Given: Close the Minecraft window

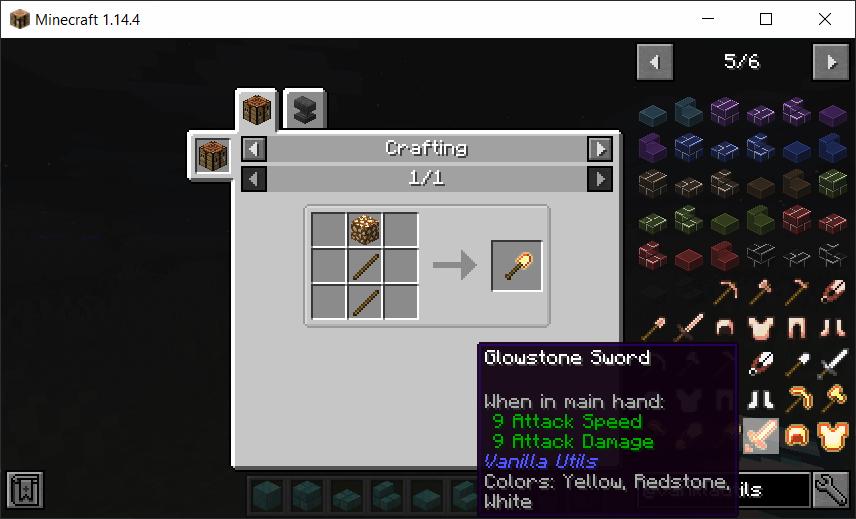Looking at the screenshot, I should click(824, 19).
